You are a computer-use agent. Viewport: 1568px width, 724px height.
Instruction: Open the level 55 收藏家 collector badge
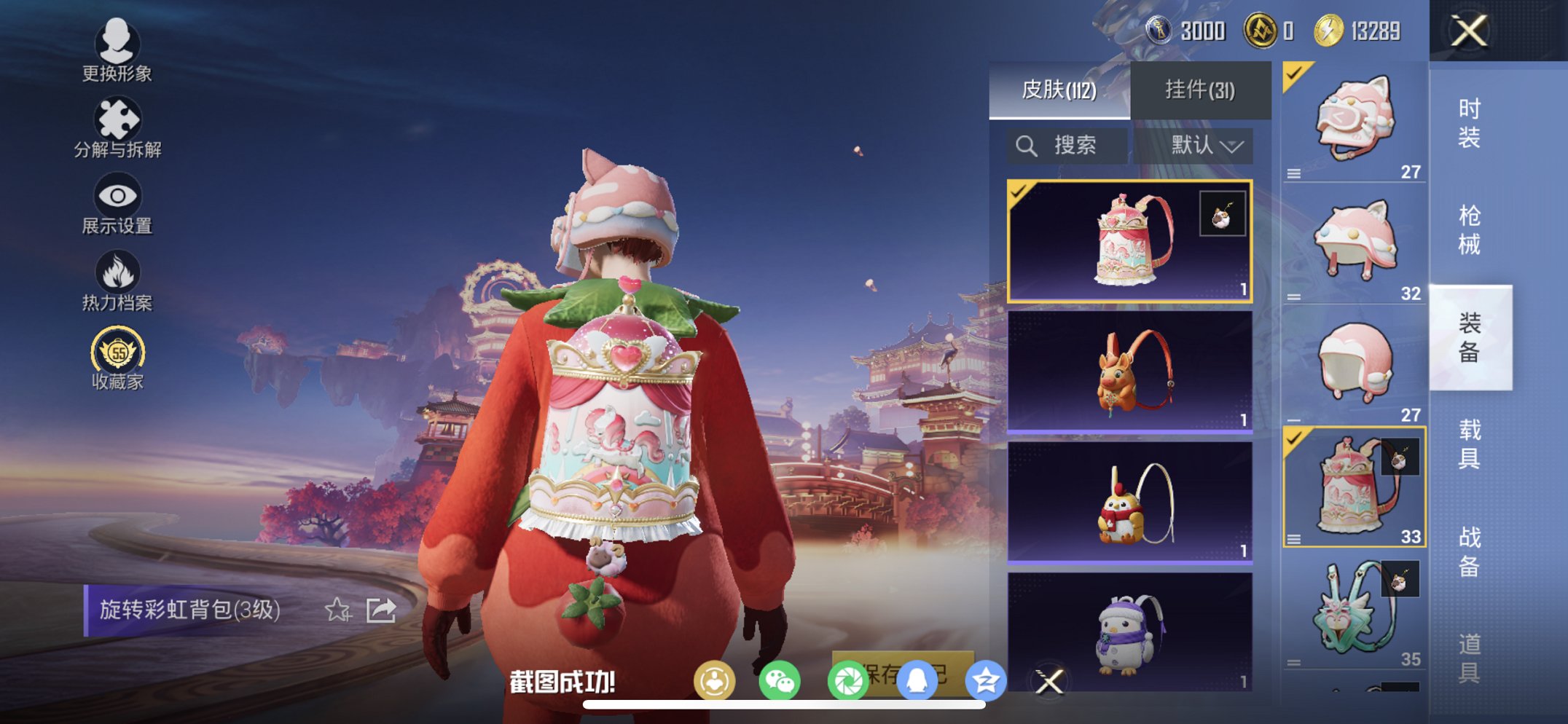point(118,355)
